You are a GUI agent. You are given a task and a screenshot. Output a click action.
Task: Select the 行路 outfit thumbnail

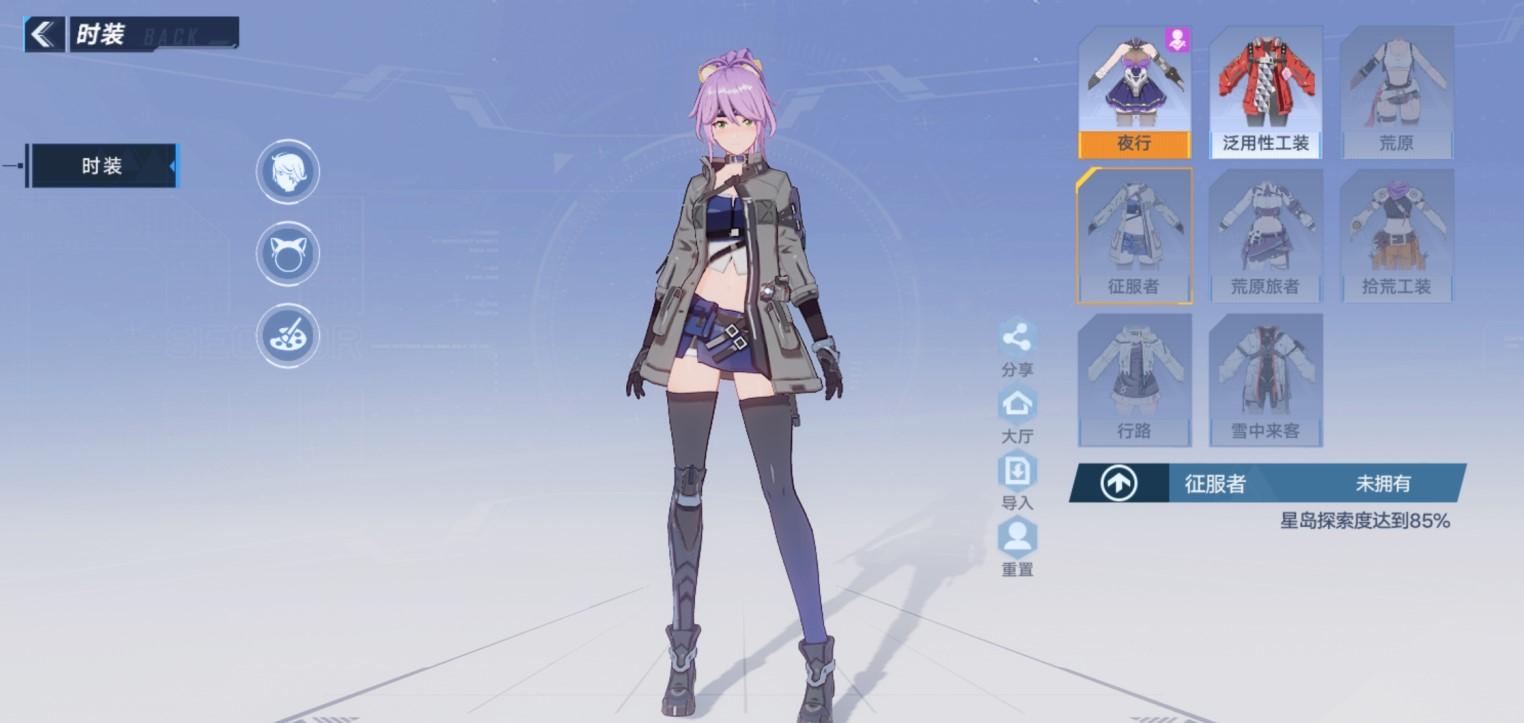1134,380
